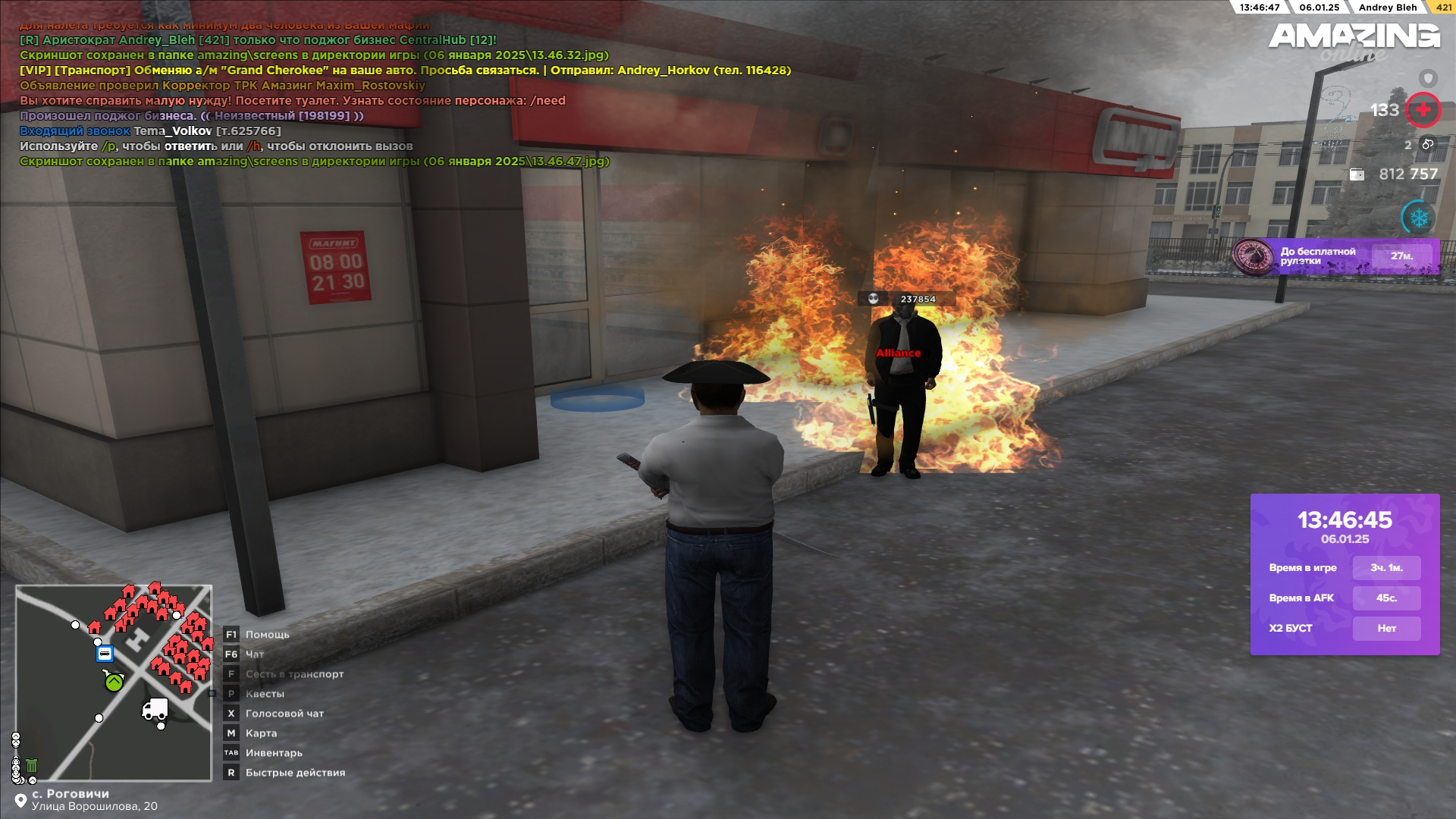Select the hospital H marker on minimap
The image size is (1456, 819).
(137, 642)
